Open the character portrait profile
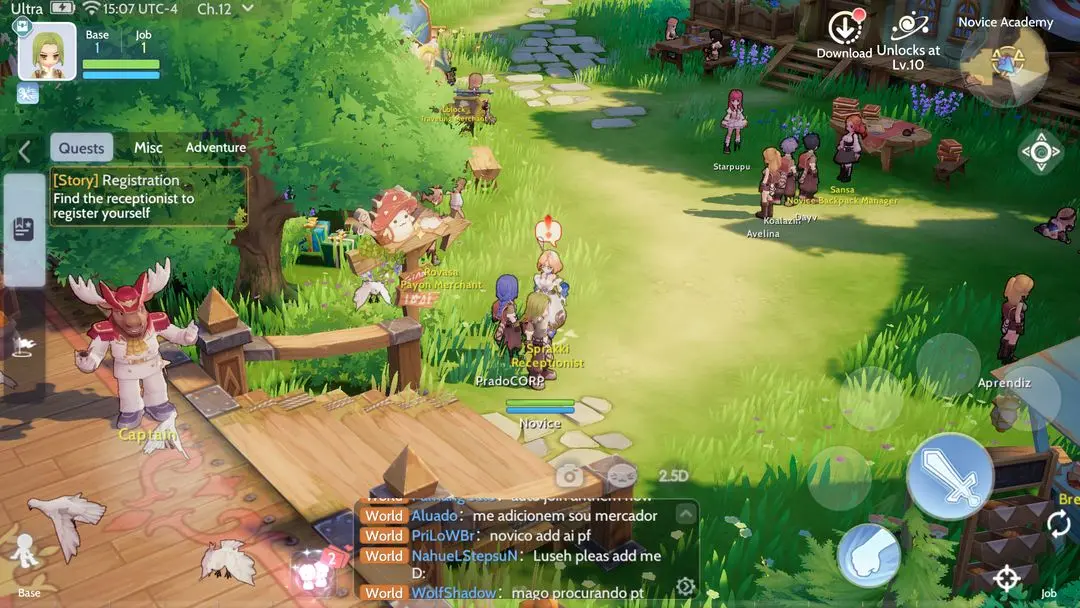This screenshot has width=1080, height=608. (47, 51)
